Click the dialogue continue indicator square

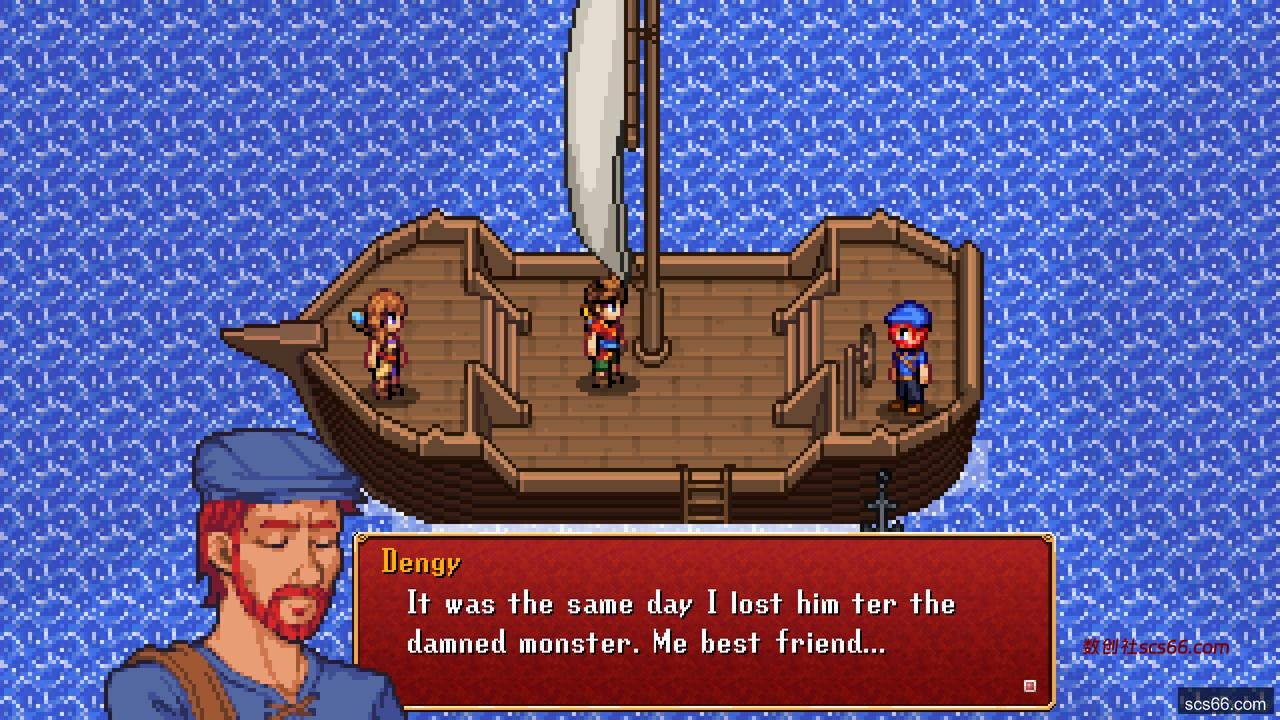click(1030, 686)
